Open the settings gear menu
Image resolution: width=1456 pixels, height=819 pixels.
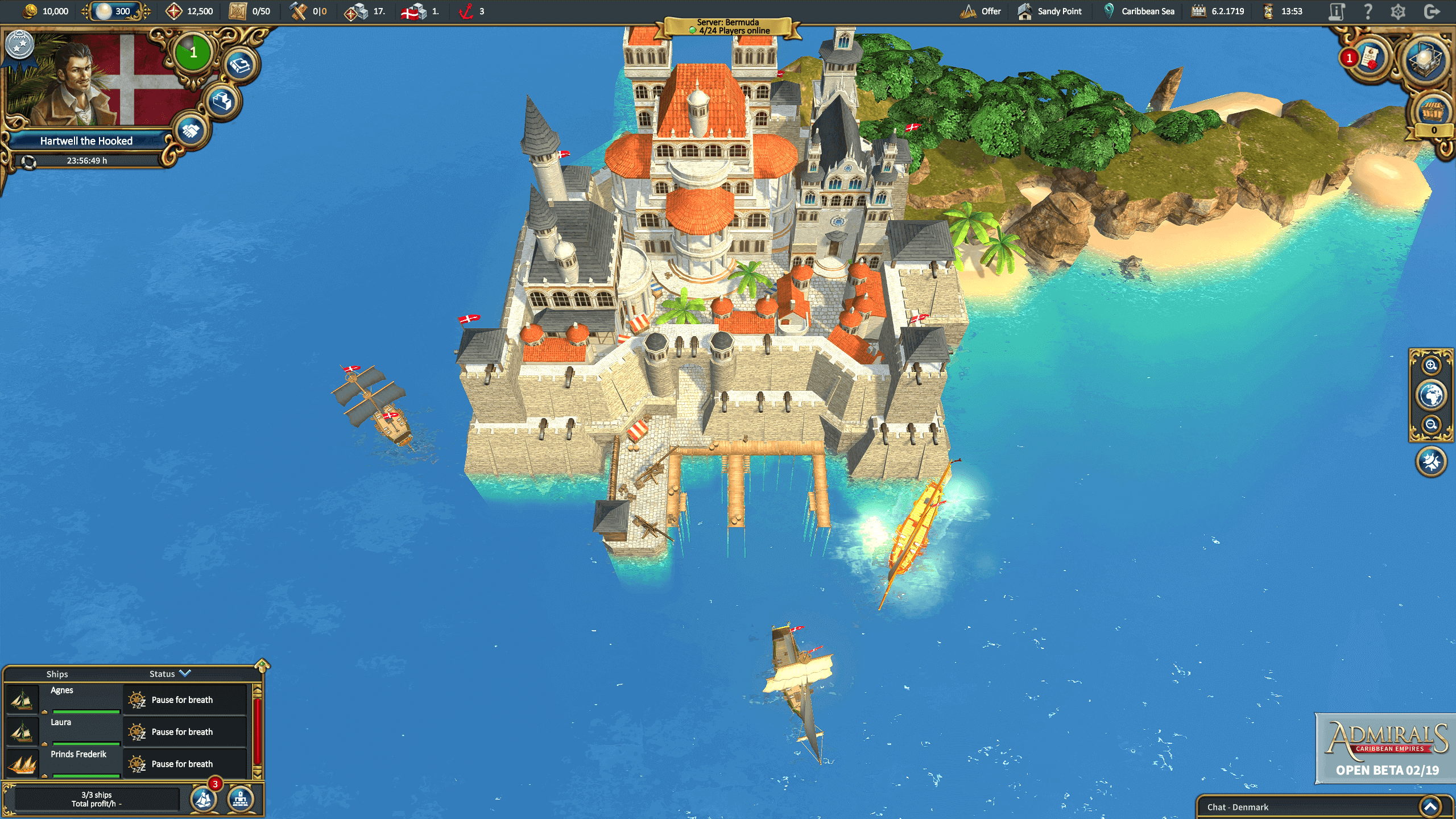tap(1398, 11)
